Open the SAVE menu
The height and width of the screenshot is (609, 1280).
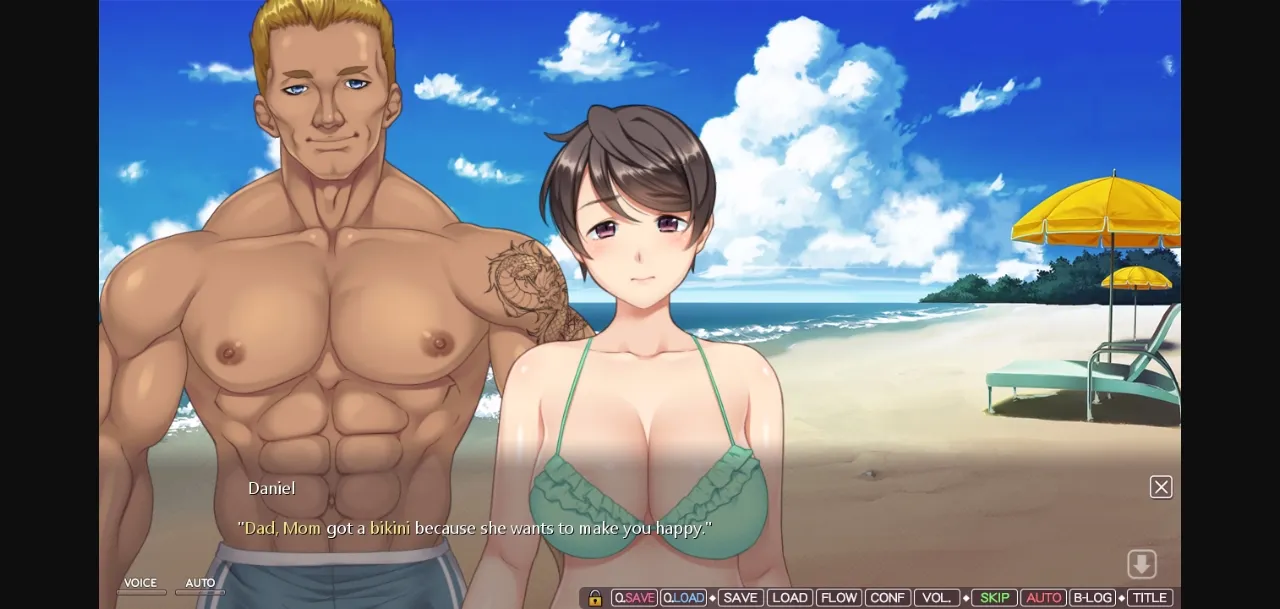coord(740,598)
